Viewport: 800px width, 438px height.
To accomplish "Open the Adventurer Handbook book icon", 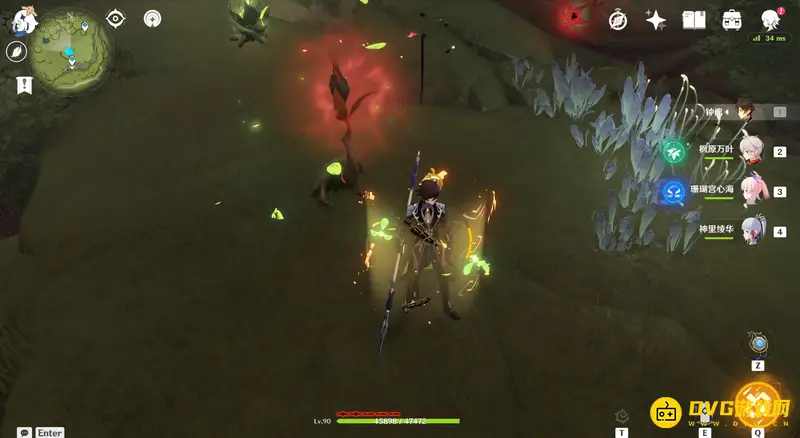I will [694, 19].
